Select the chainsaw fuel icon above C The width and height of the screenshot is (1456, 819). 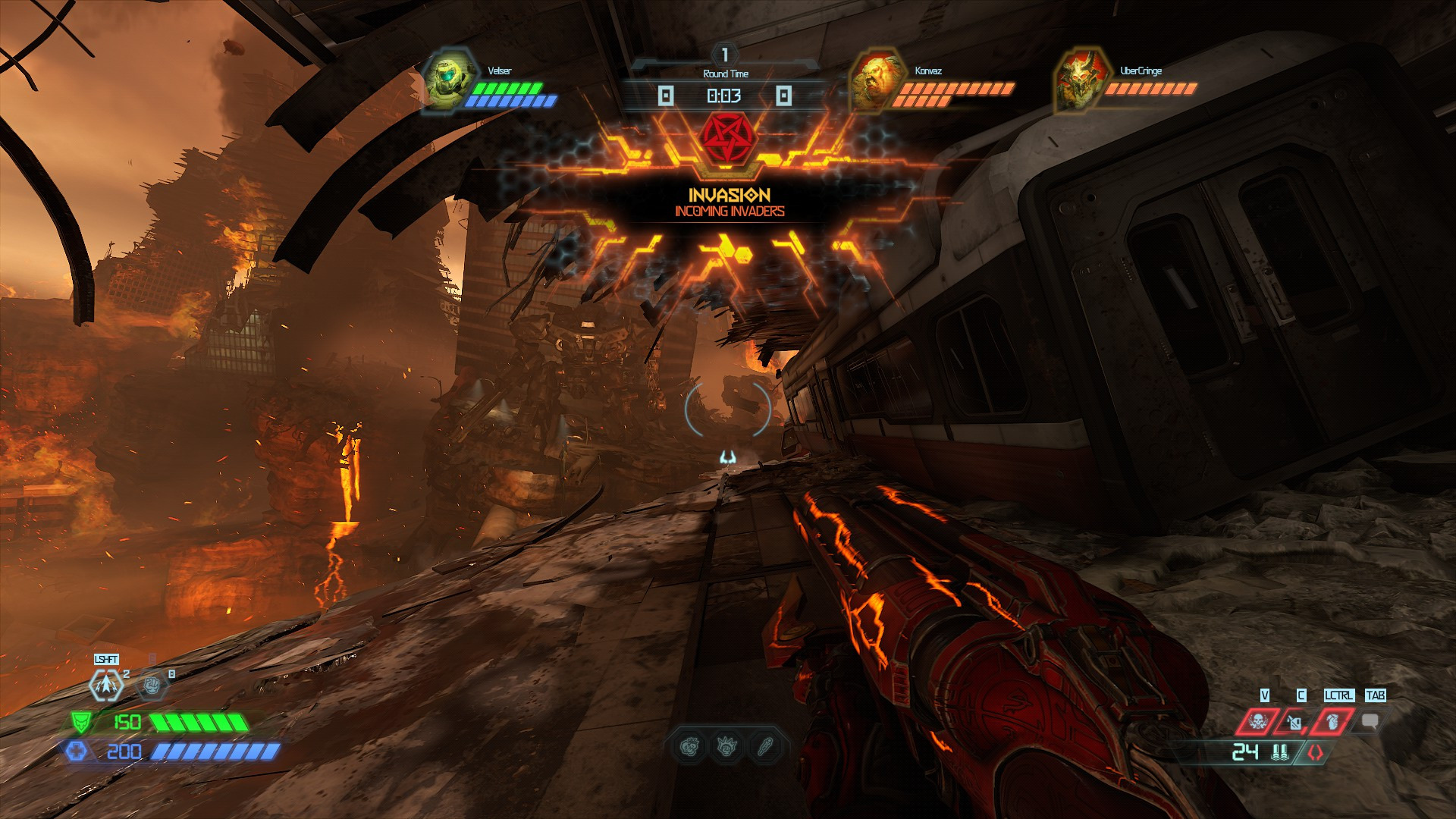(1294, 722)
